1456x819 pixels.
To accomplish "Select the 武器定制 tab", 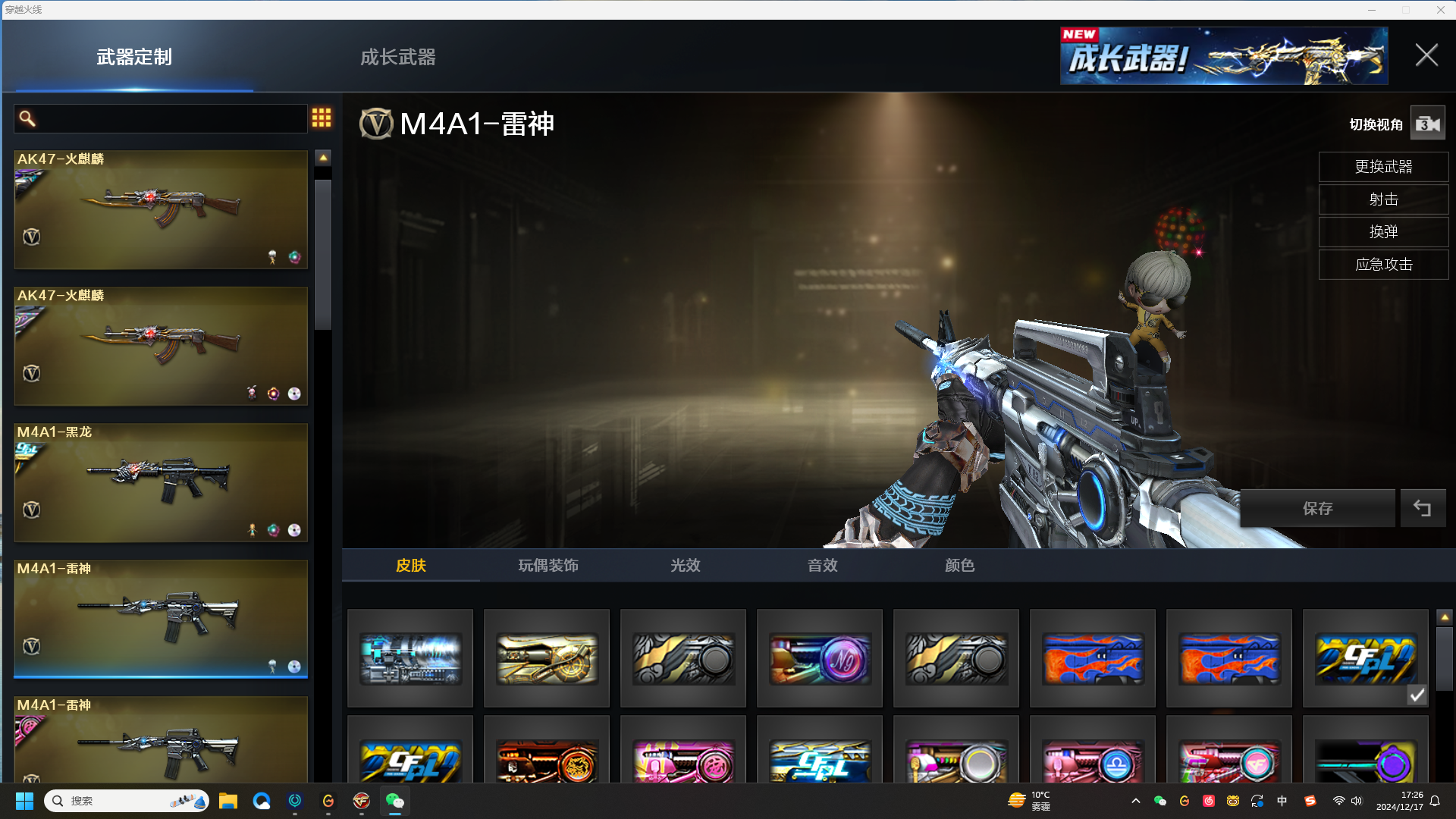I will point(134,57).
